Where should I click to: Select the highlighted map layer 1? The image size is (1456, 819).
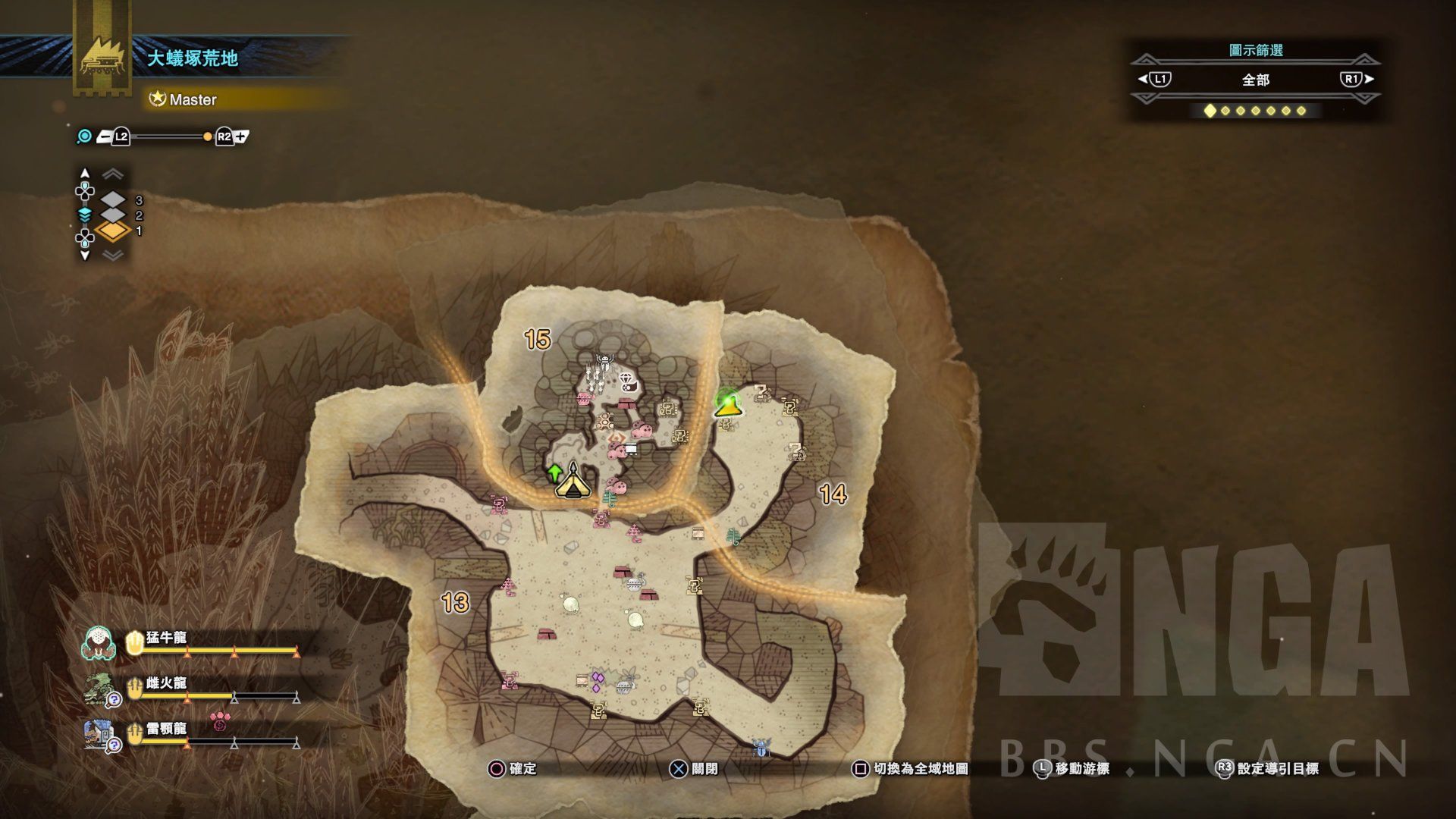(113, 231)
